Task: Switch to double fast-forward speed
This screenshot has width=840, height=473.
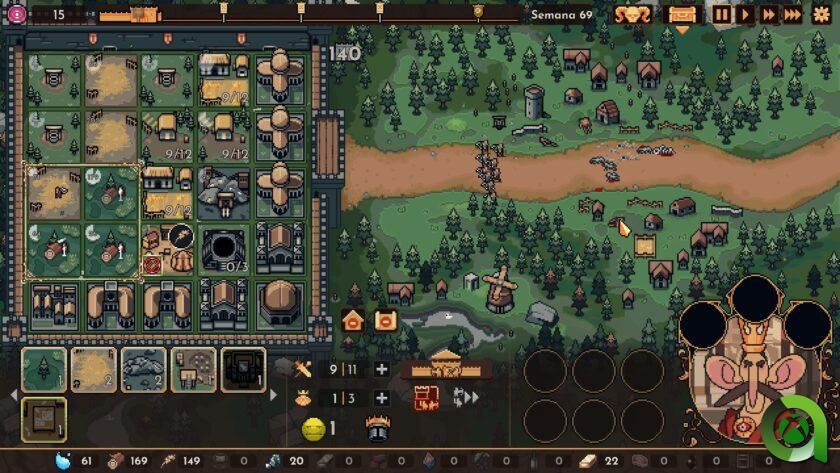Action: click(x=769, y=14)
